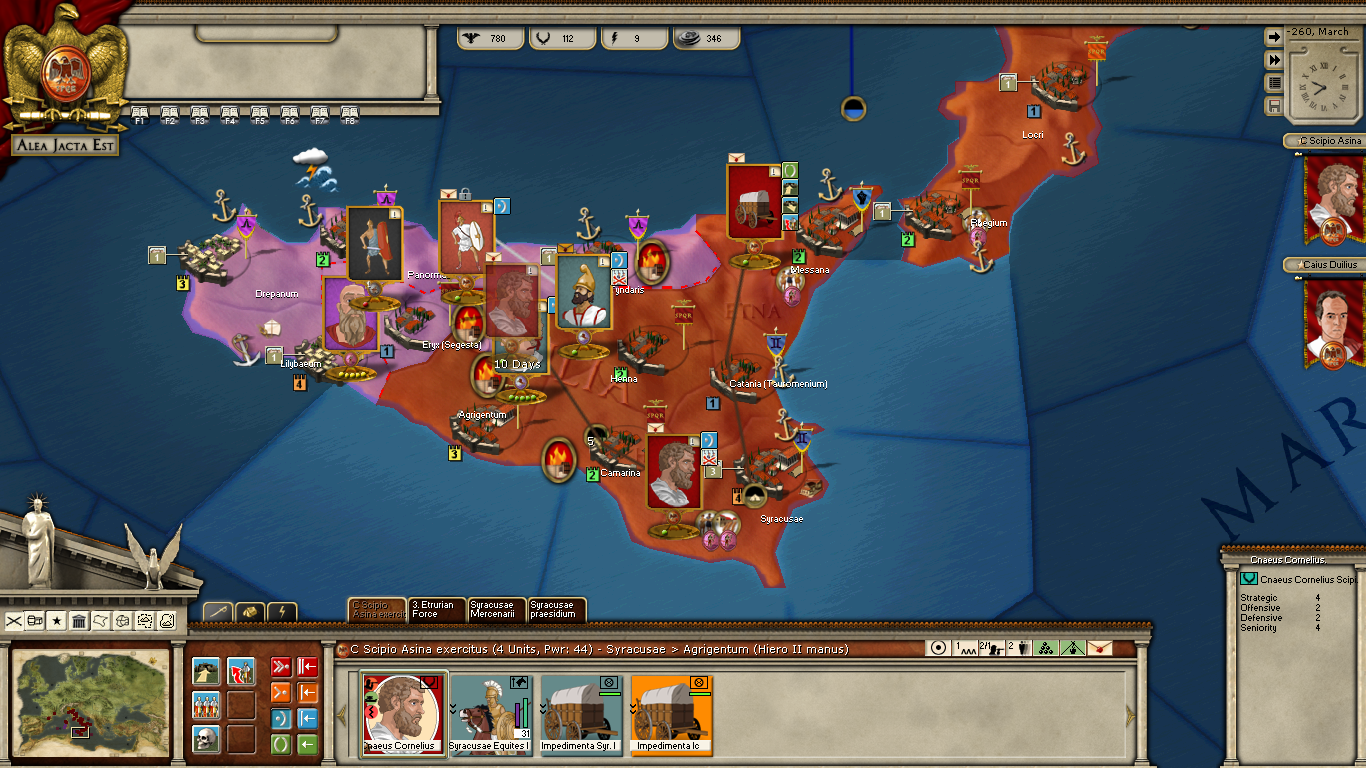Click the double-arrow fast forward button

pyautogui.click(x=1274, y=60)
